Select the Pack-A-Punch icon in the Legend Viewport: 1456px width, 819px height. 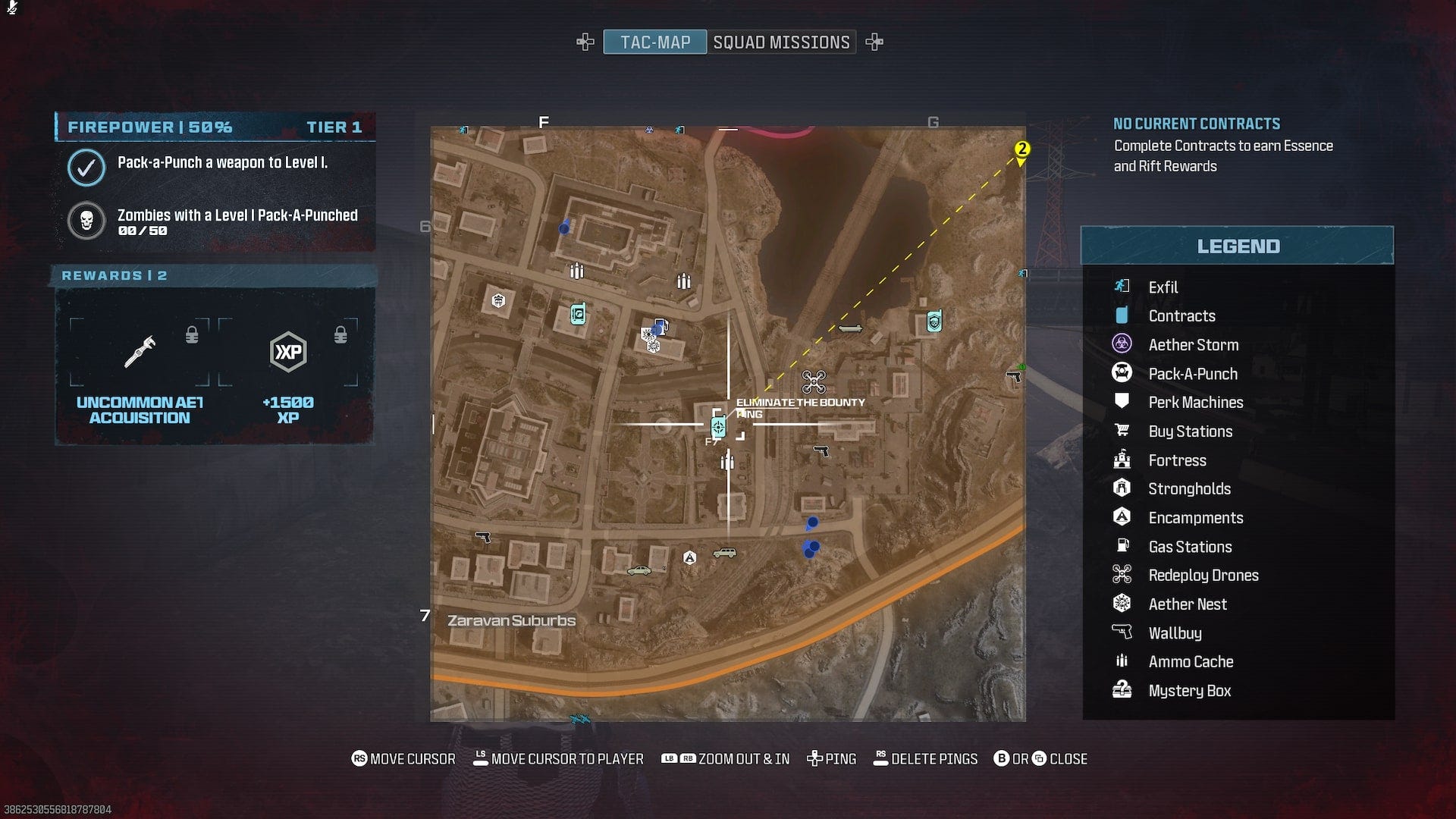pyautogui.click(x=1122, y=373)
